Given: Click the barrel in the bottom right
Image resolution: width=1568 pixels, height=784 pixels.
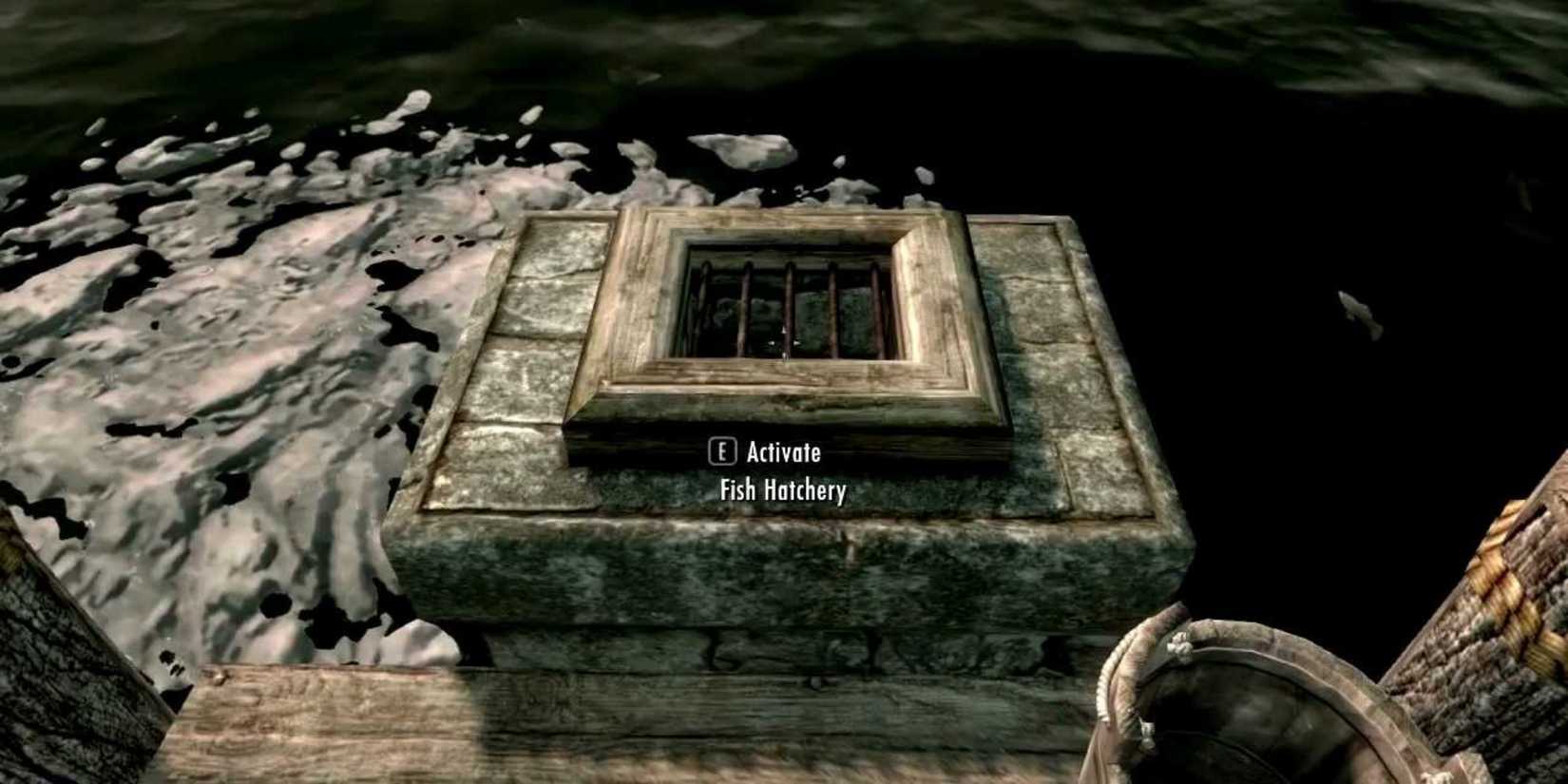Looking at the screenshot, I should 1235,703.
